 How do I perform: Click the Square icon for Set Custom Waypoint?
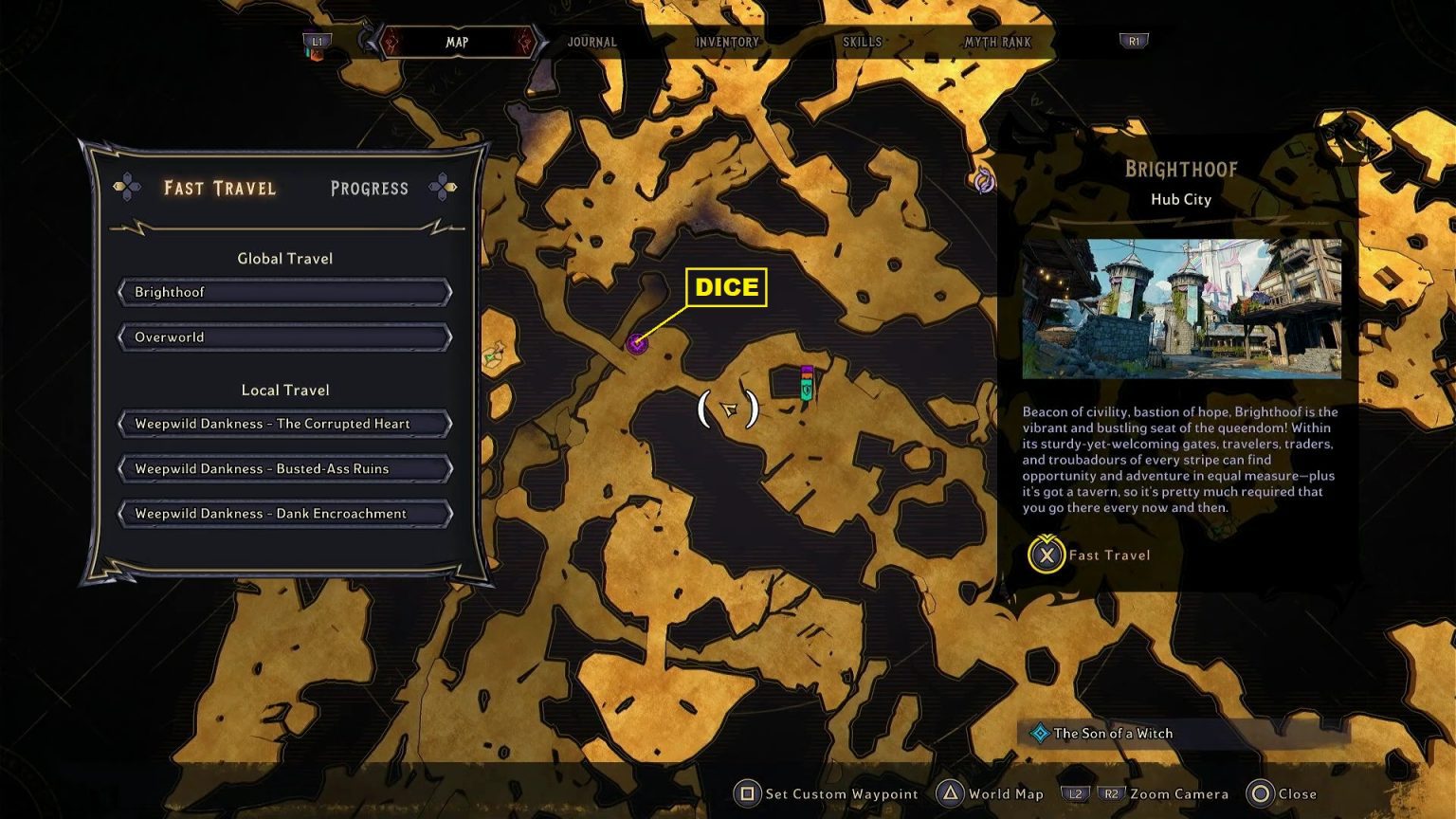click(x=748, y=793)
